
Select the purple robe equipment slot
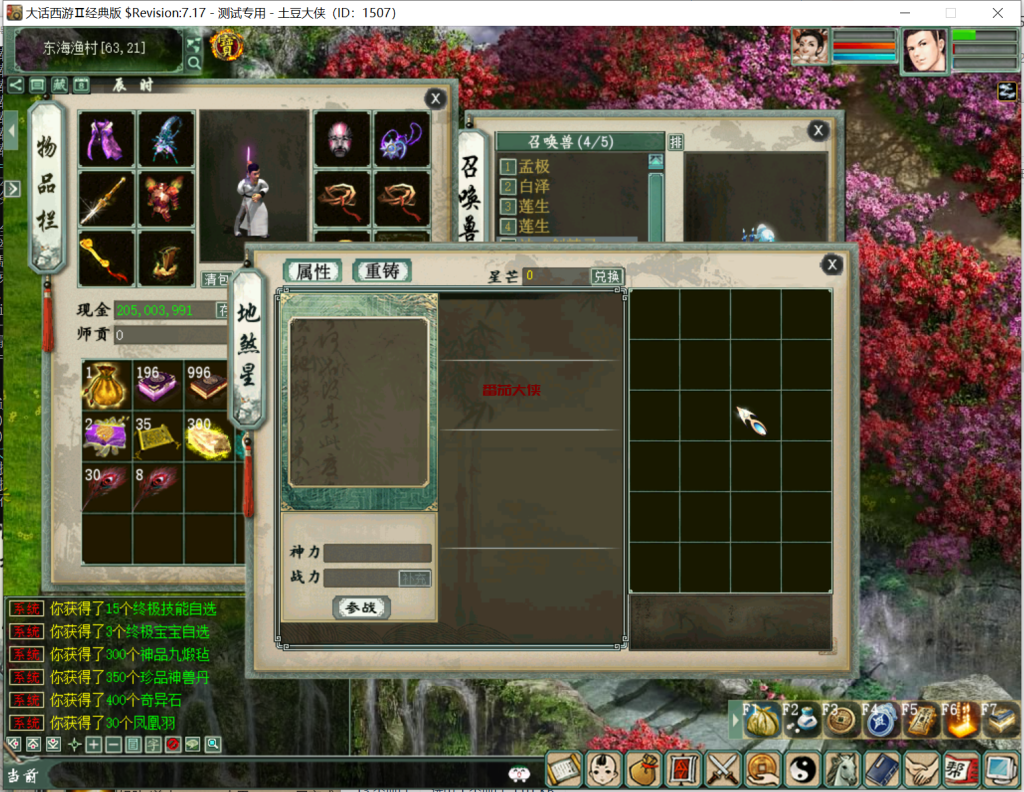pyautogui.click(x=106, y=139)
